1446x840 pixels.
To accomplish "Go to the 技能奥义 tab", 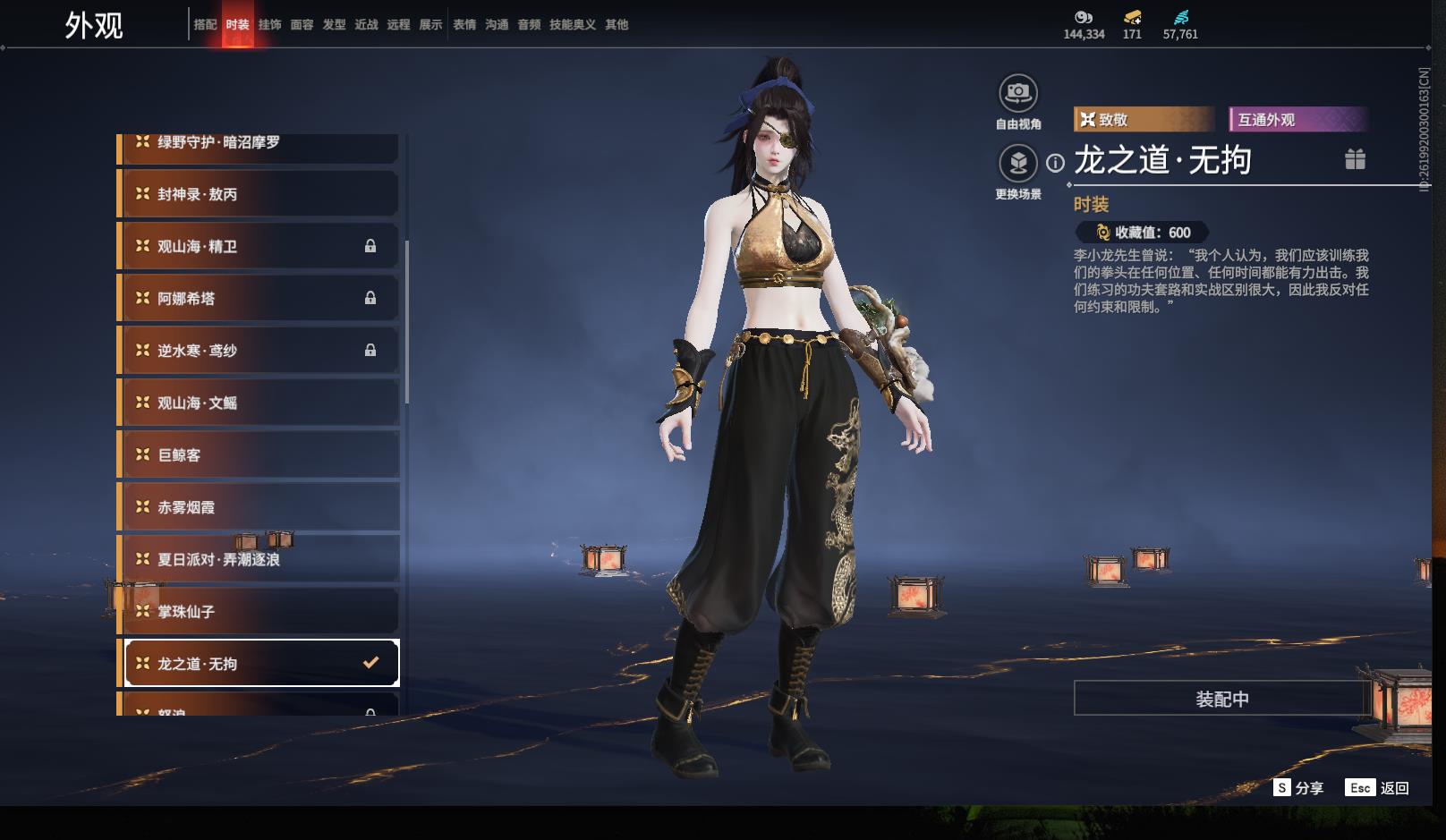I will (572, 24).
